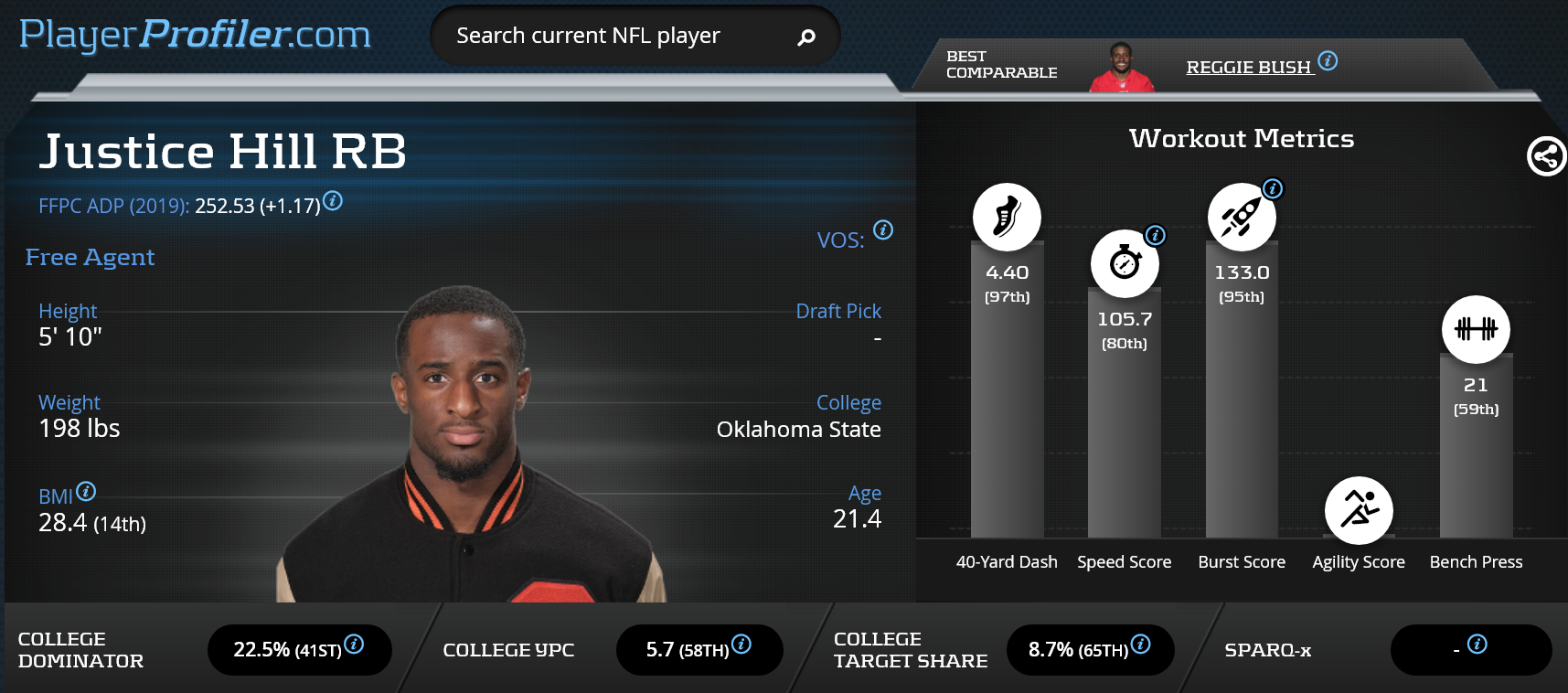This screenshot has height=693, width=1568.
Task: Show SPARQ-x info tooltip
Action: (1477, 644)
